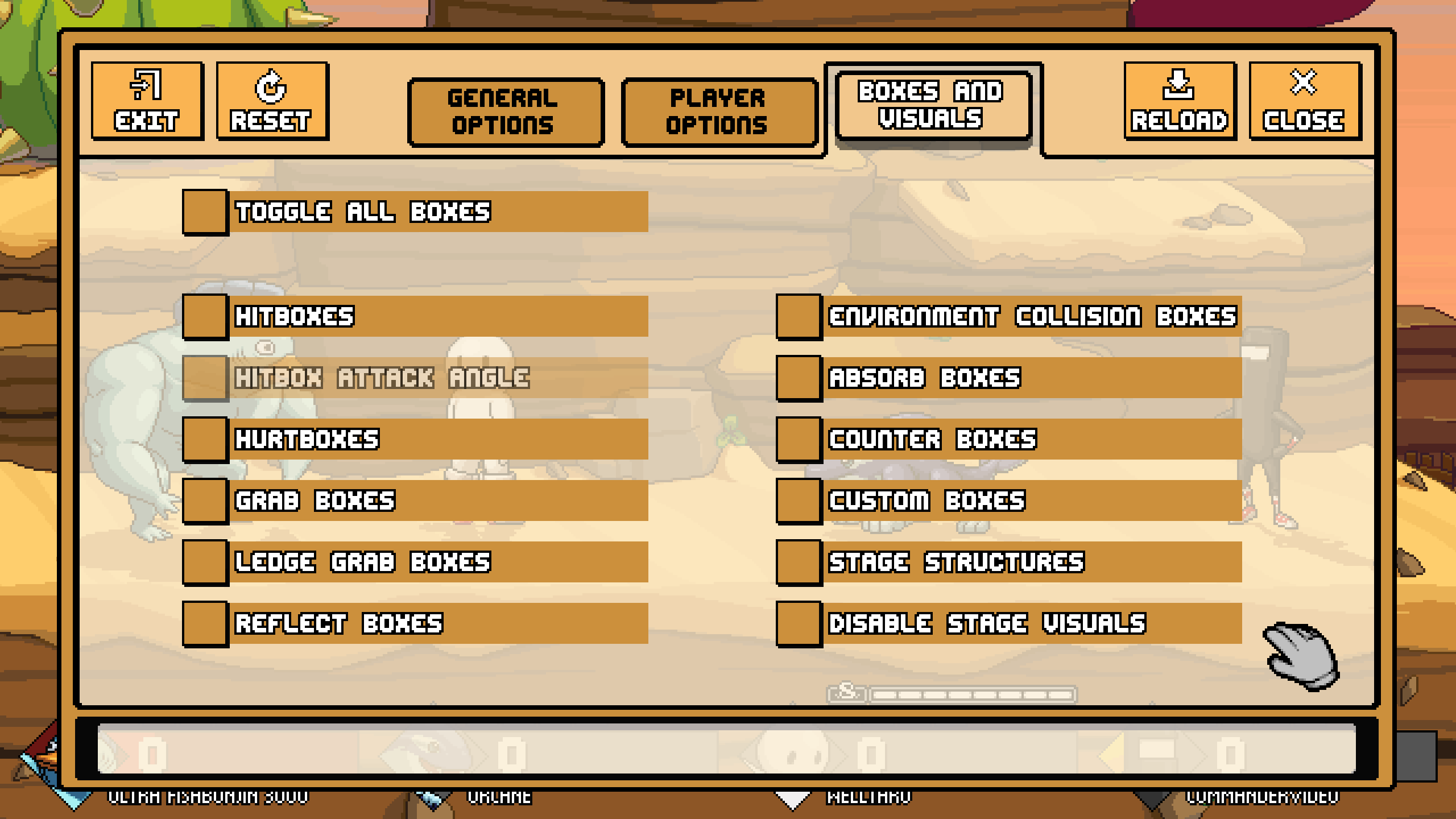
Task: Switch to the Player Options tab
Action: coord(718,111)
